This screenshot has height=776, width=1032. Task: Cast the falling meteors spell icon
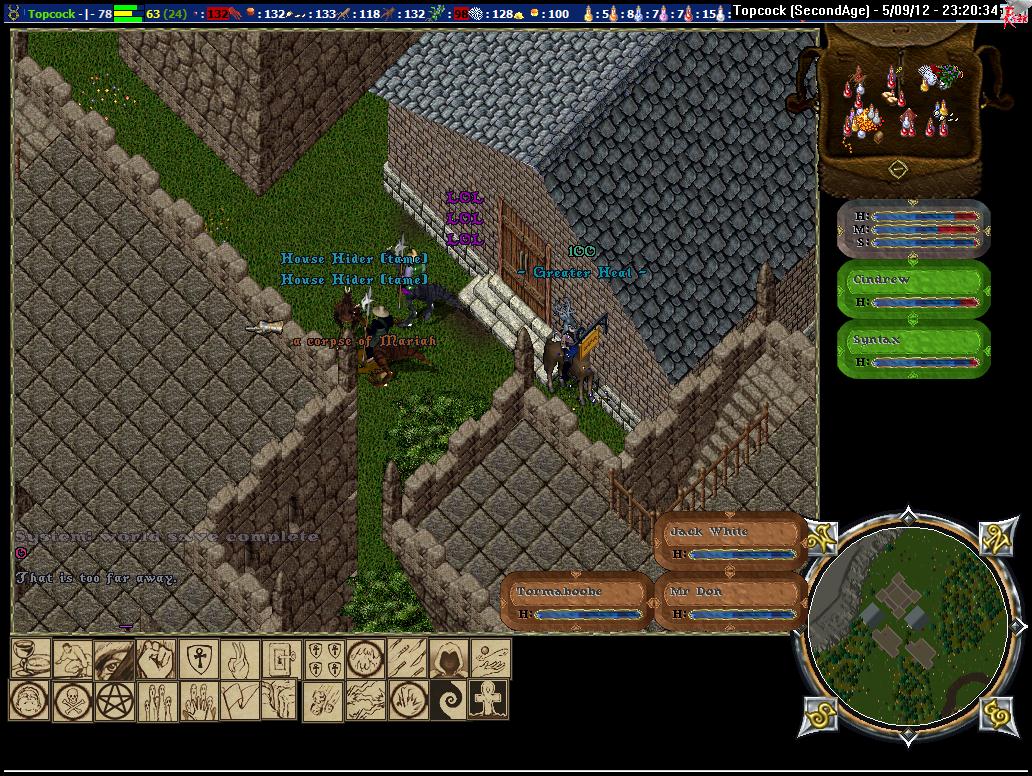point(322,701)
